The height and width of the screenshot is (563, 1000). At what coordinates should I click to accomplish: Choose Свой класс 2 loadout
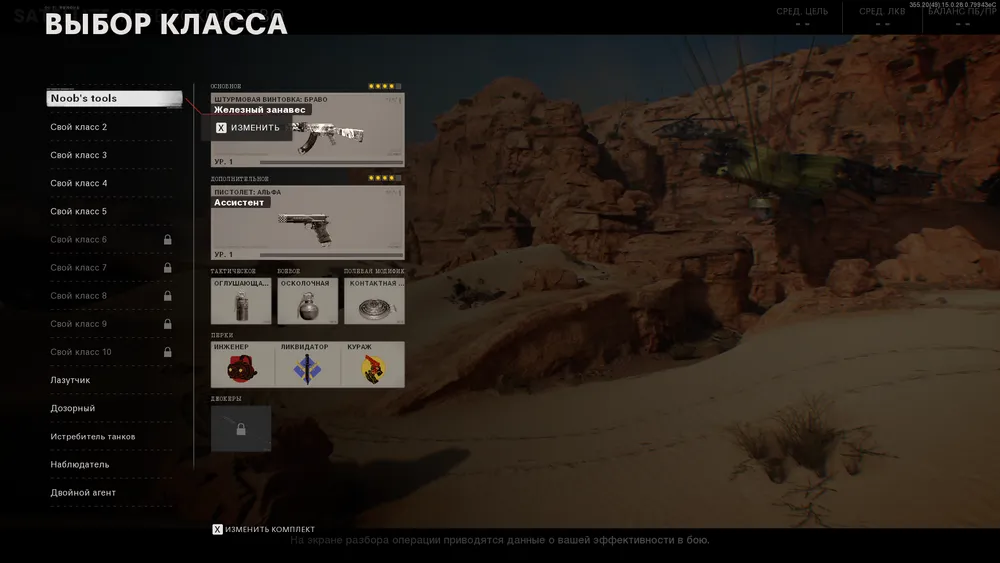click(x=112, y=127)
